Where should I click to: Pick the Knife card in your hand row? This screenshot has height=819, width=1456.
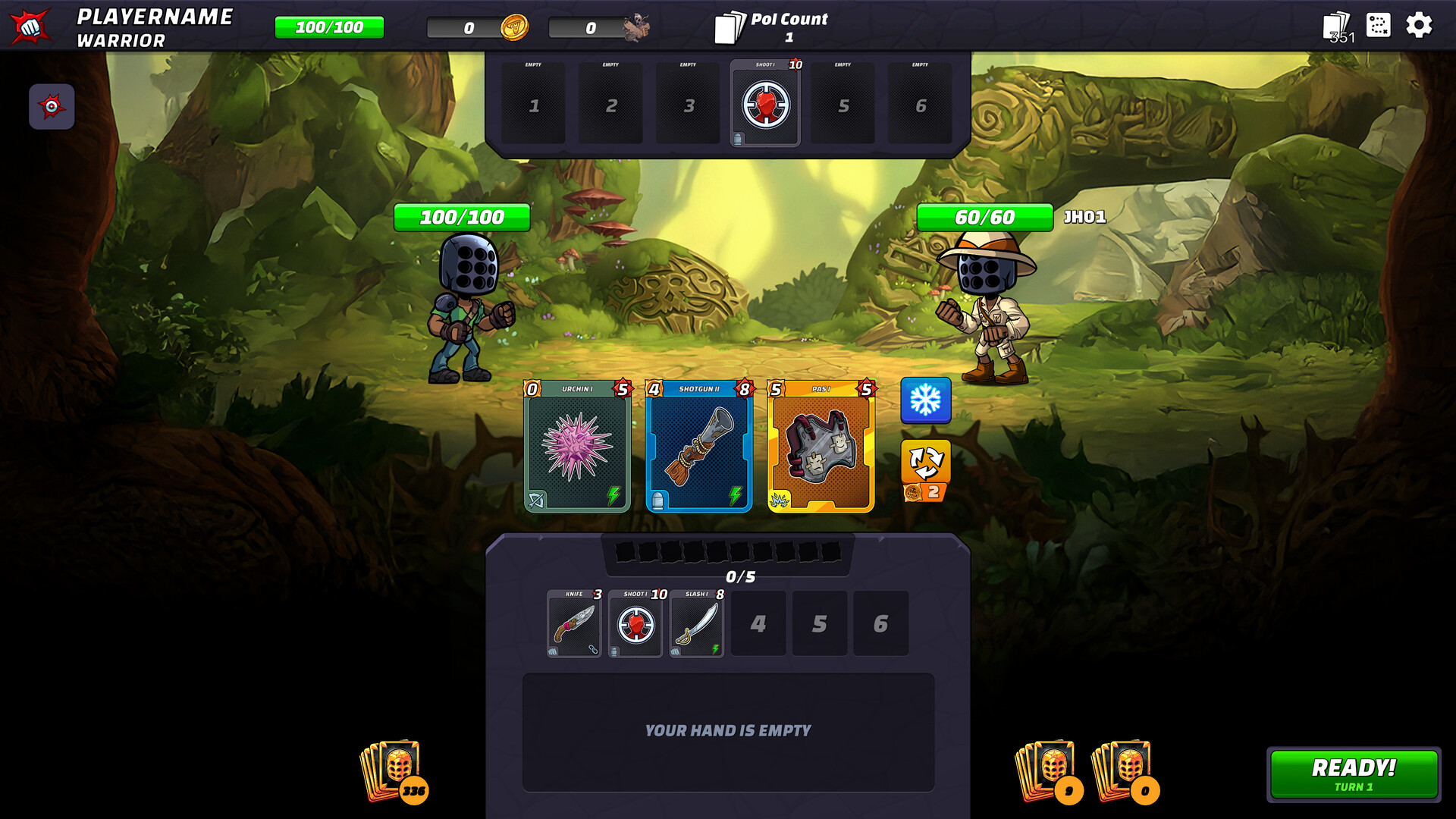tap(574, 623)
